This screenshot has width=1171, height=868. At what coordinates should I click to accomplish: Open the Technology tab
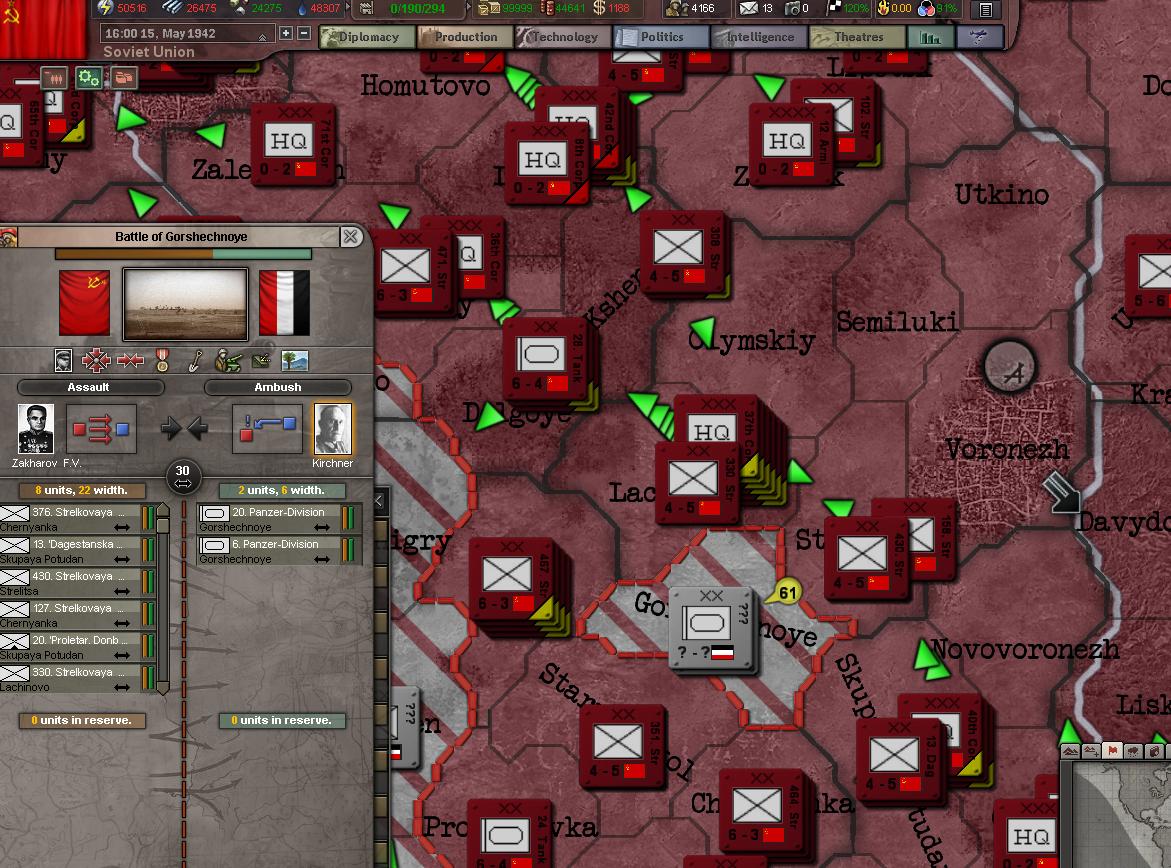point(562,38)
